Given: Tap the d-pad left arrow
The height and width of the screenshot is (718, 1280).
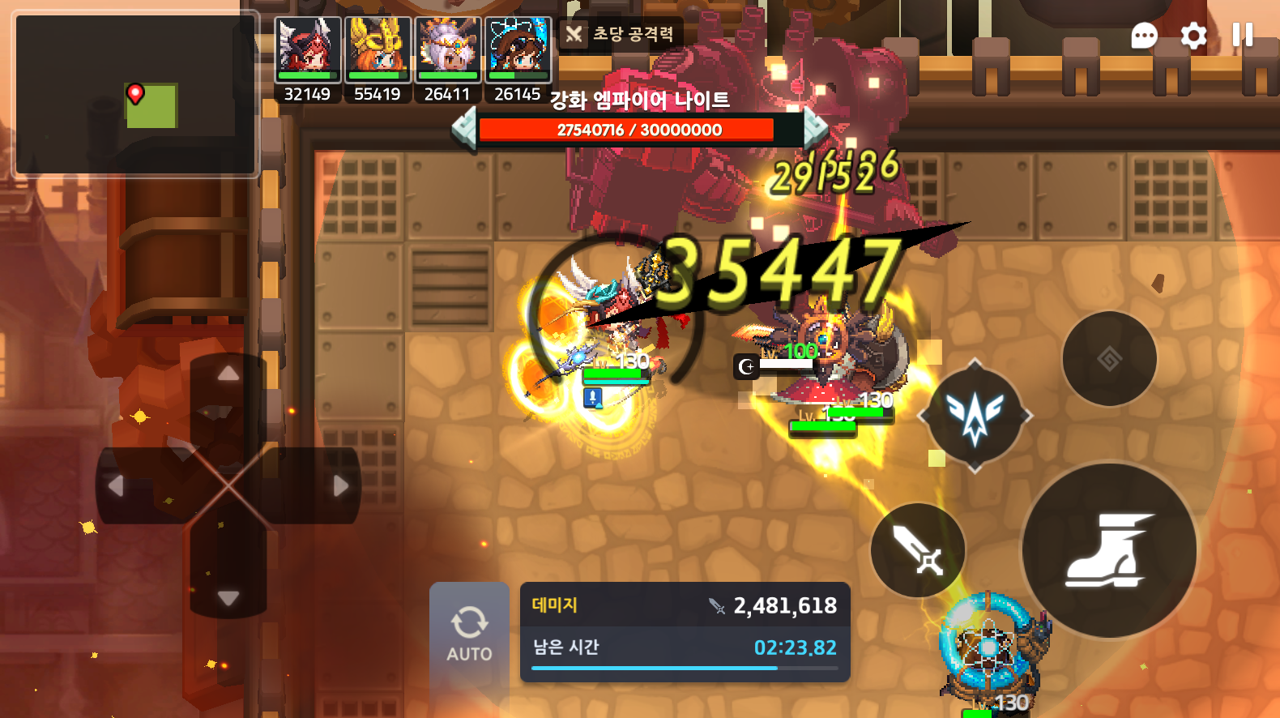Looking at the screenshot, I should click(x=115, y=486).
